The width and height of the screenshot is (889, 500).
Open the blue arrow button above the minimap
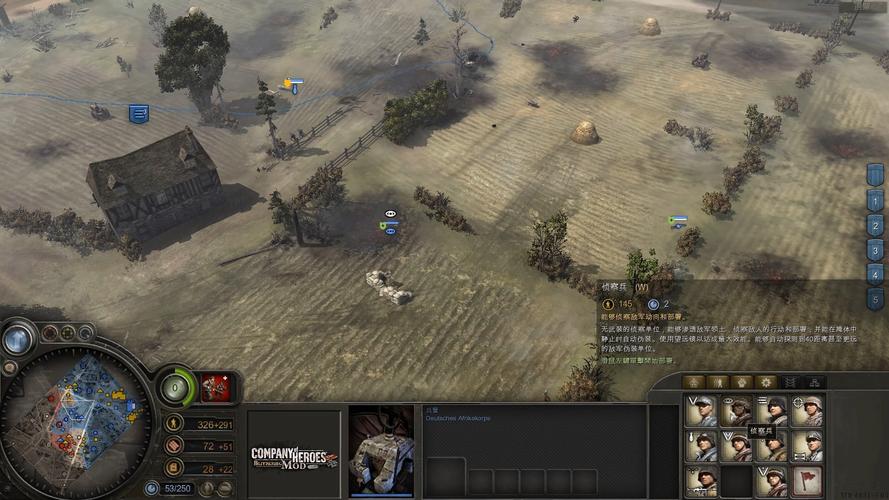[x=17, y=339]
